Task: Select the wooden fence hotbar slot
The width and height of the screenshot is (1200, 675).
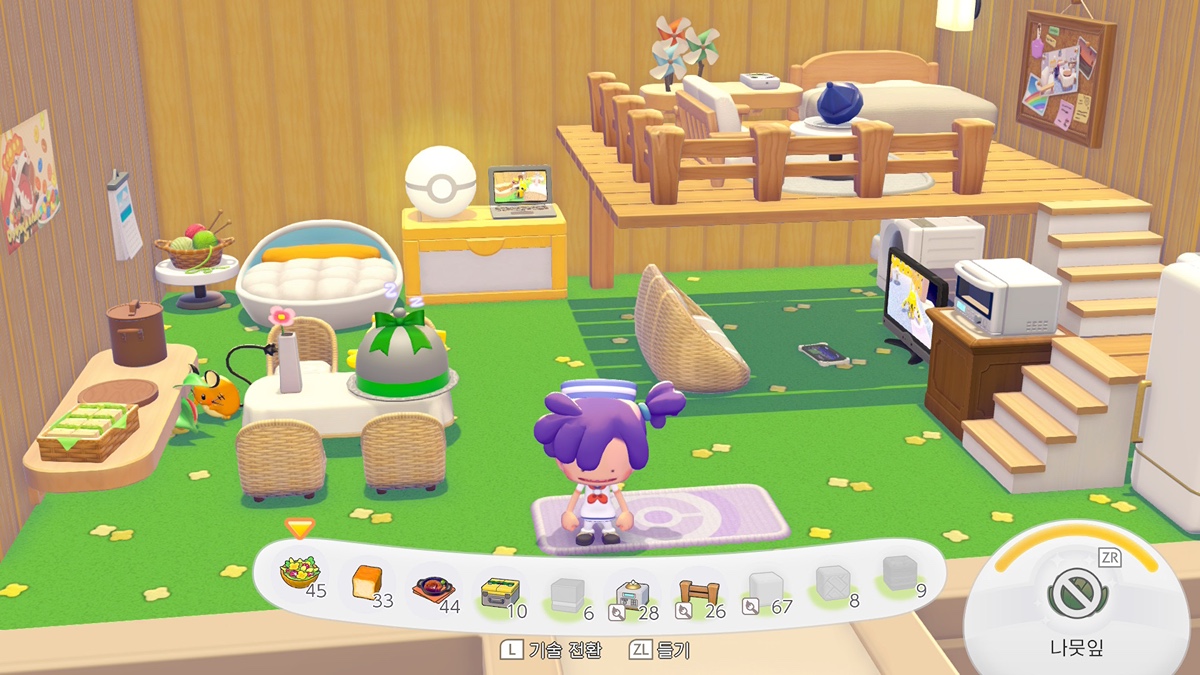Action: click(698, 593)
